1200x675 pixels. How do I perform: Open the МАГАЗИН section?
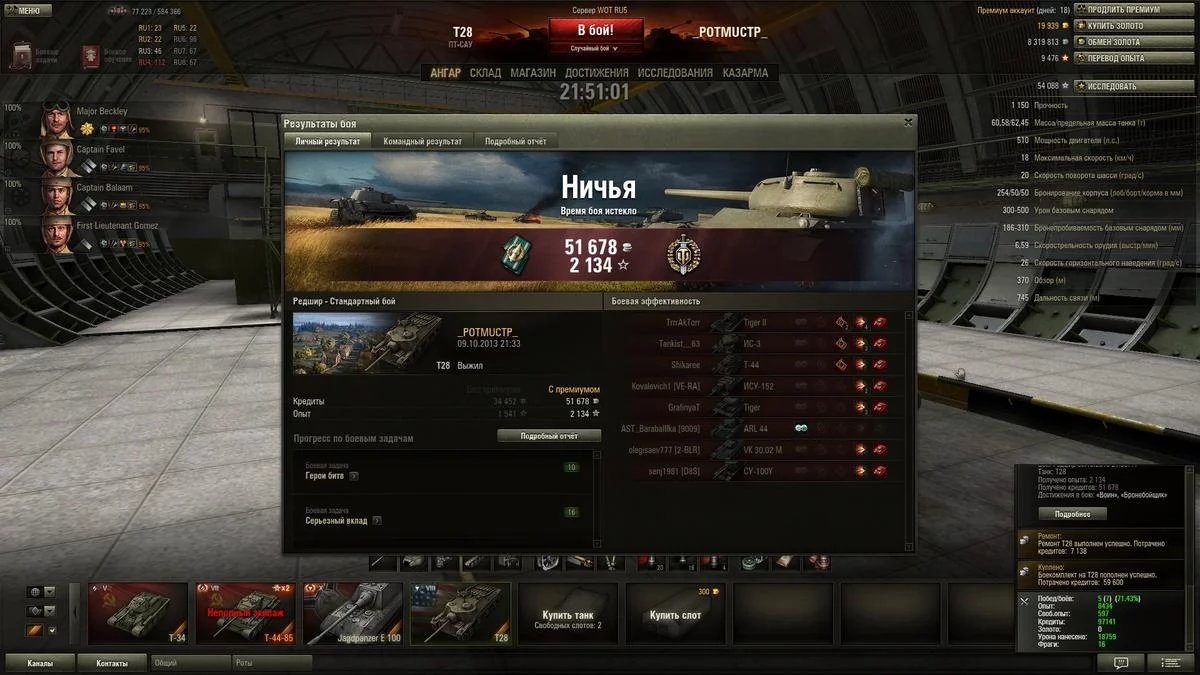click(533, 73)
